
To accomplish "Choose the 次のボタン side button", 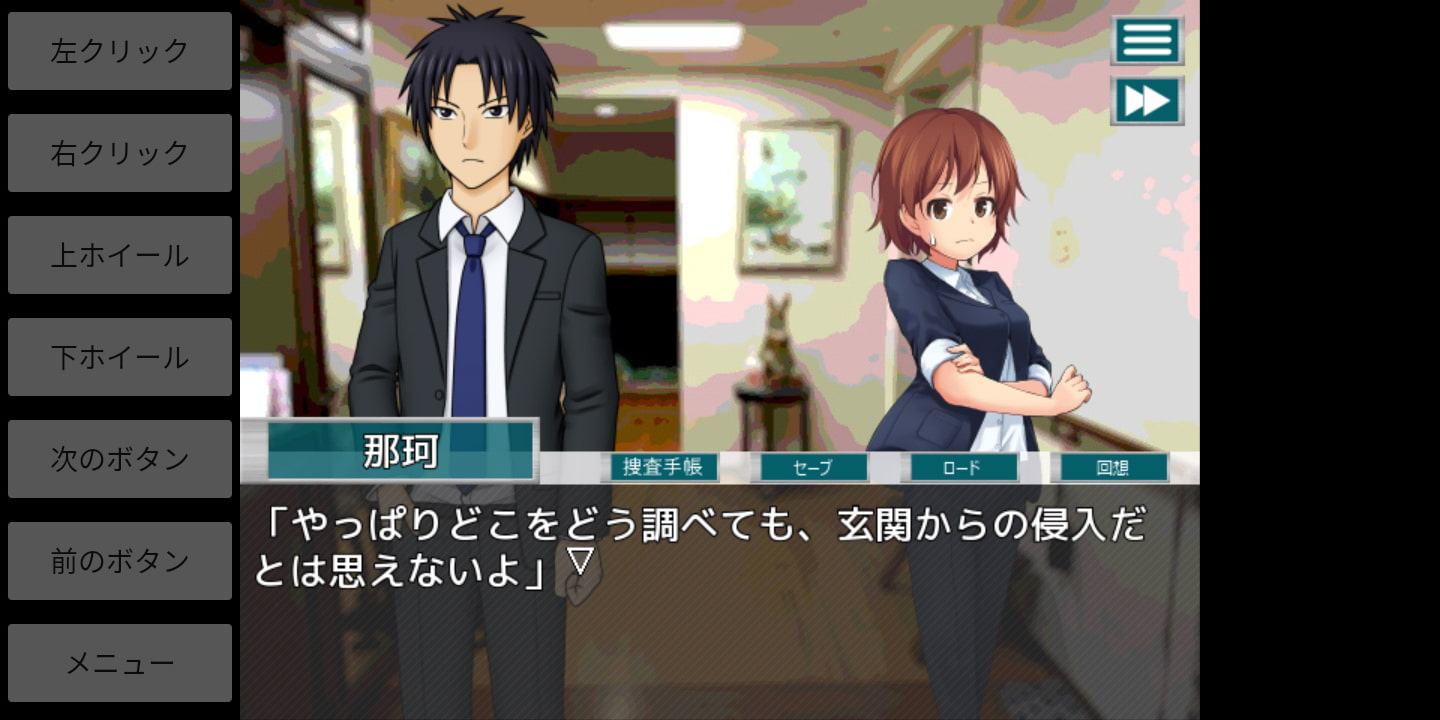I will [x=120, y=459].
